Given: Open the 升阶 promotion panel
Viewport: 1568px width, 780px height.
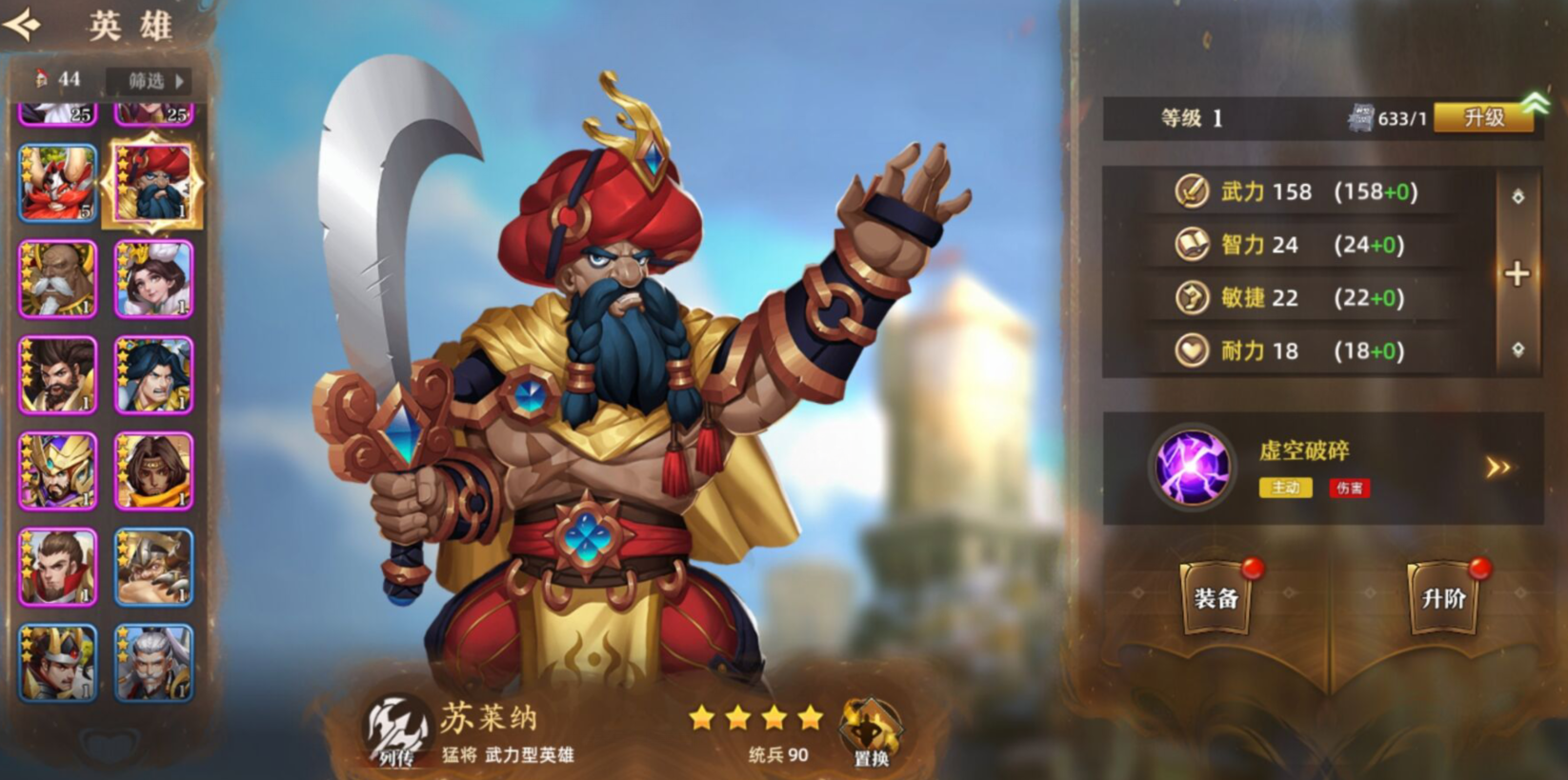Looking at the screenshot, I should click(x=1443, y=598).
